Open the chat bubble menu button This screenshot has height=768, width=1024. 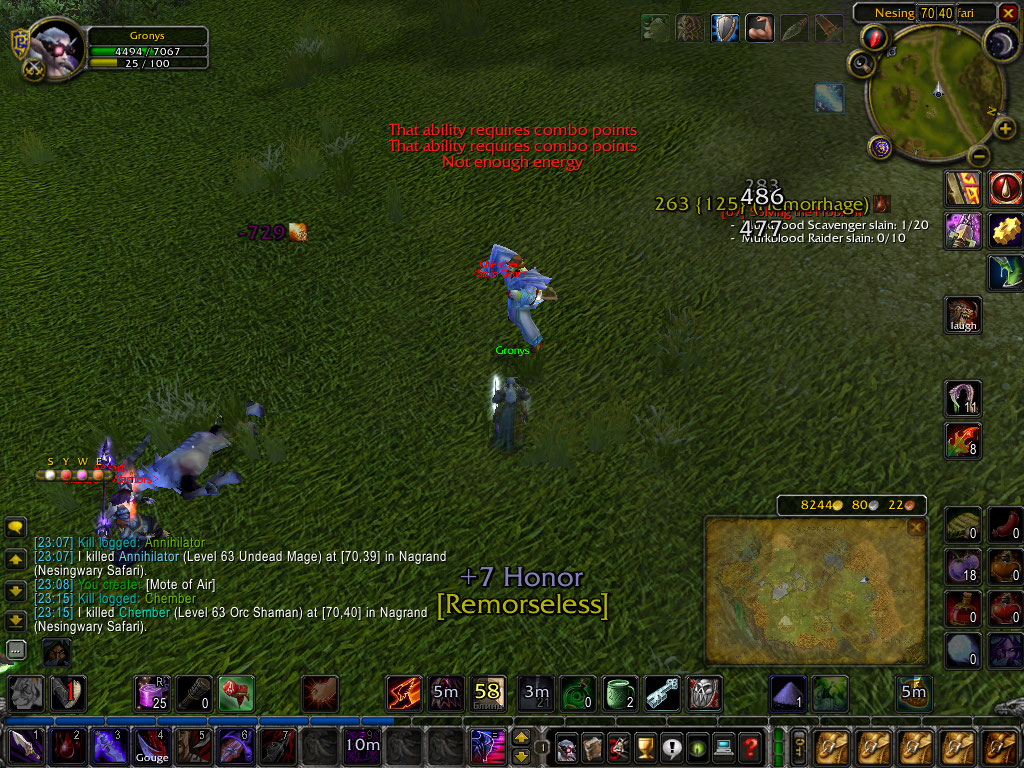pos(15,527)
